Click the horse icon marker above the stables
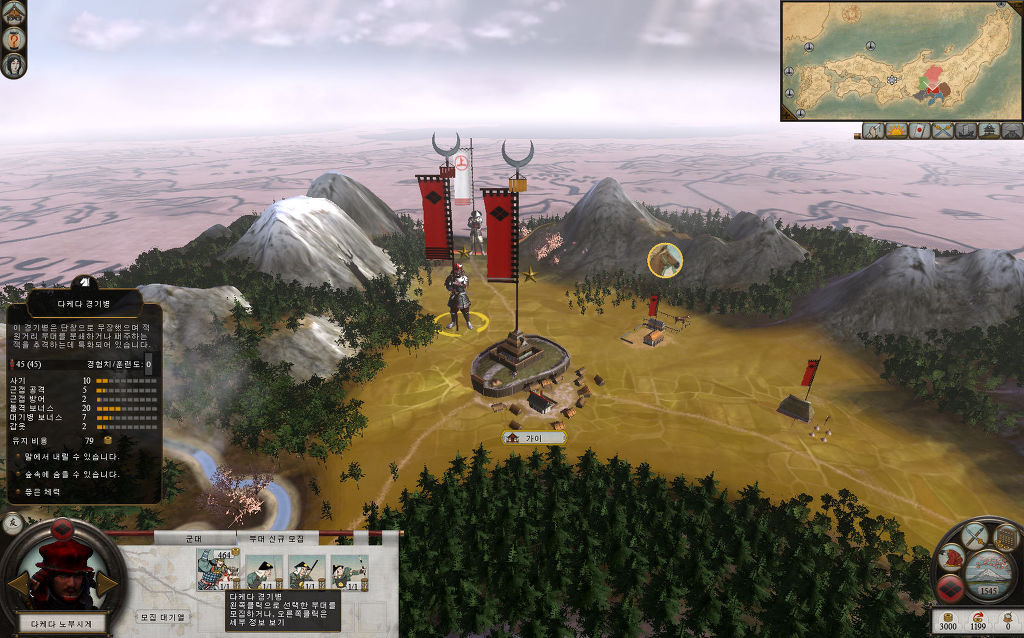1024x638 pixels. point(665,260)
